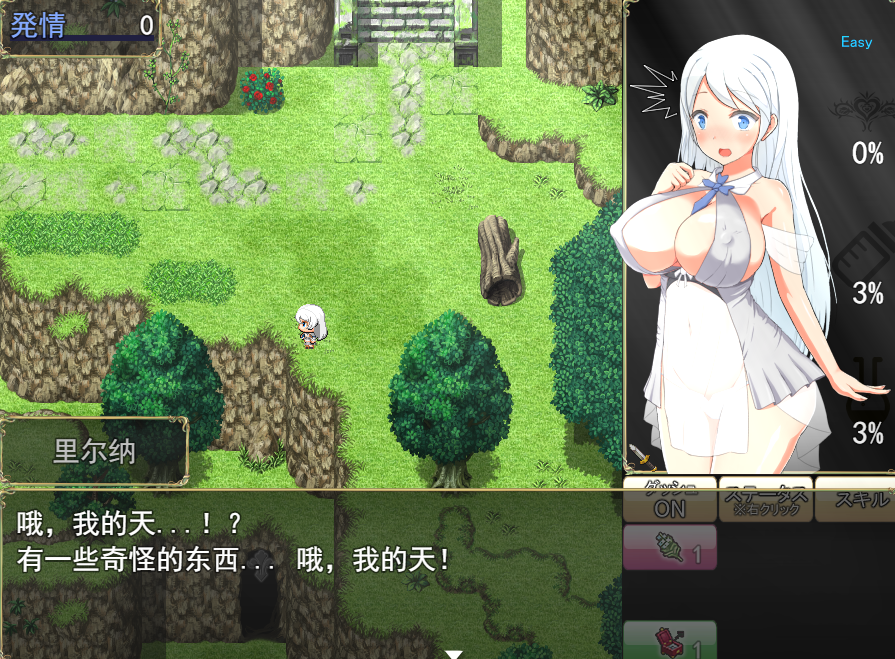
Task: Open the Skill (スキル) menu
Action: tap(857, 500)
